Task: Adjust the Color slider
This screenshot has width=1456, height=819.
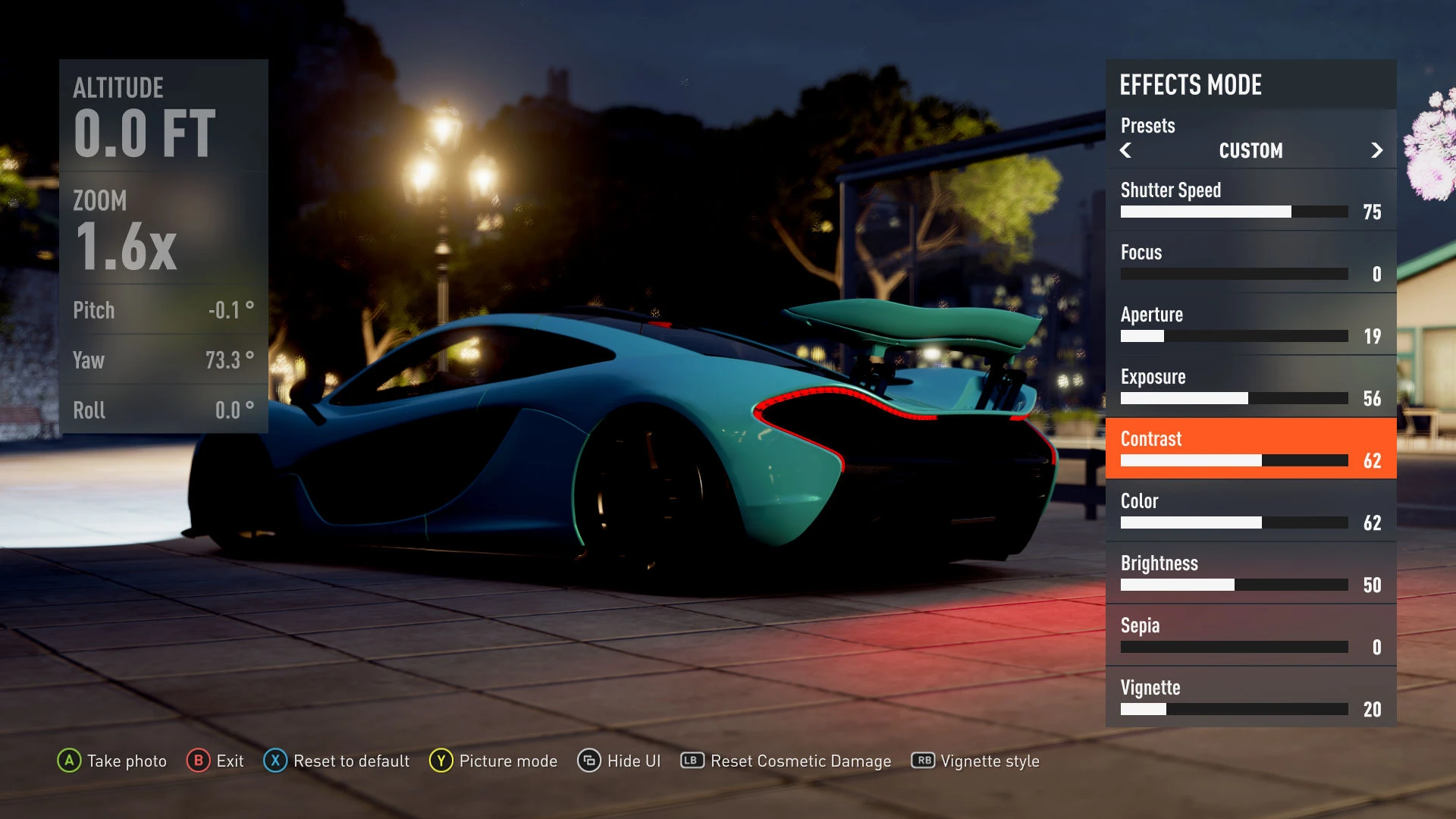Action: pyautogui.click(x=1234, y=522)
